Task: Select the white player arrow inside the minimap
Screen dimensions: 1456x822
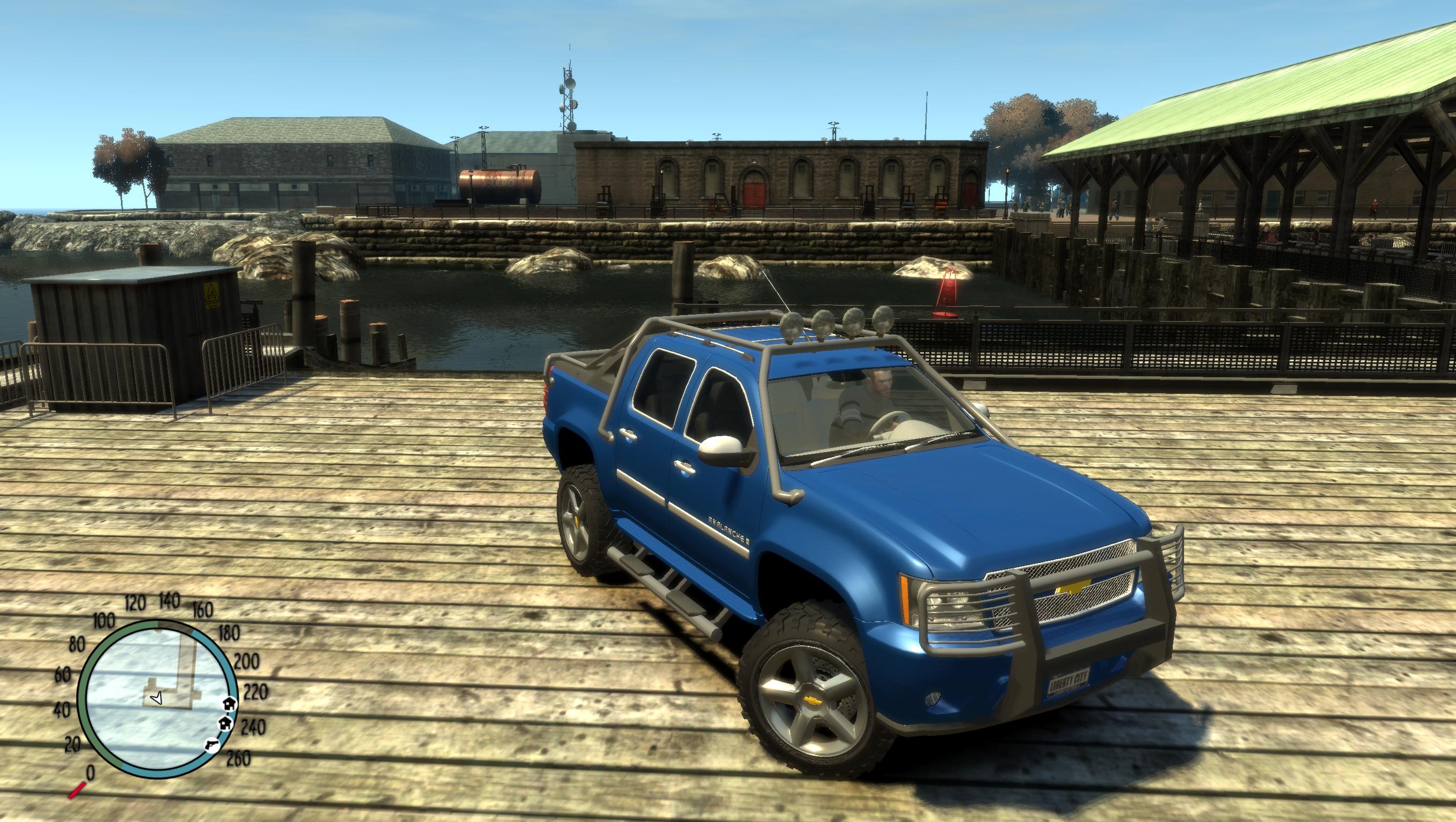Action: click(157, 699)
